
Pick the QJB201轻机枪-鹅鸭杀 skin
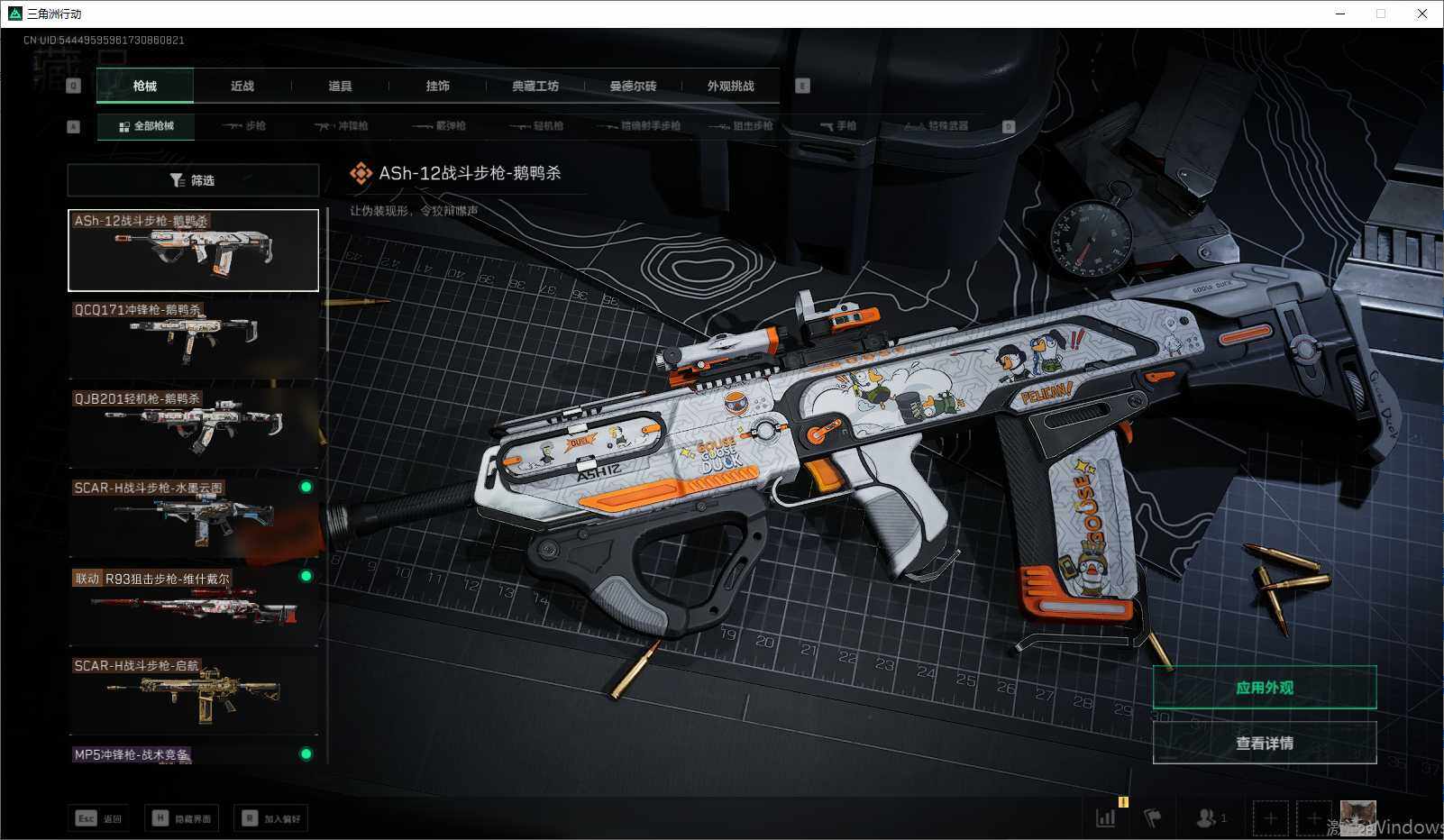point(193,427)
